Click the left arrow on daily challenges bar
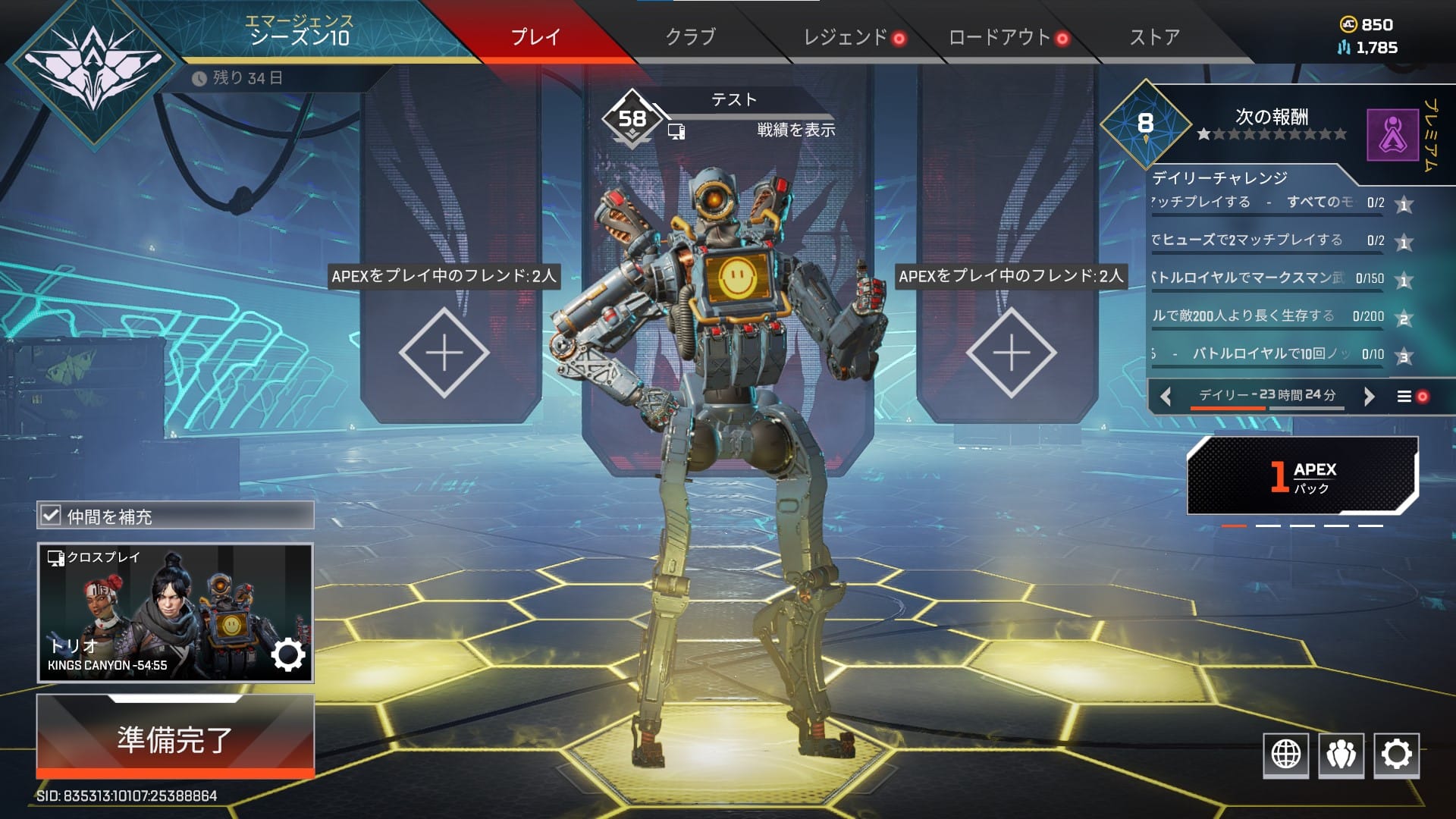 [1166, 395]
